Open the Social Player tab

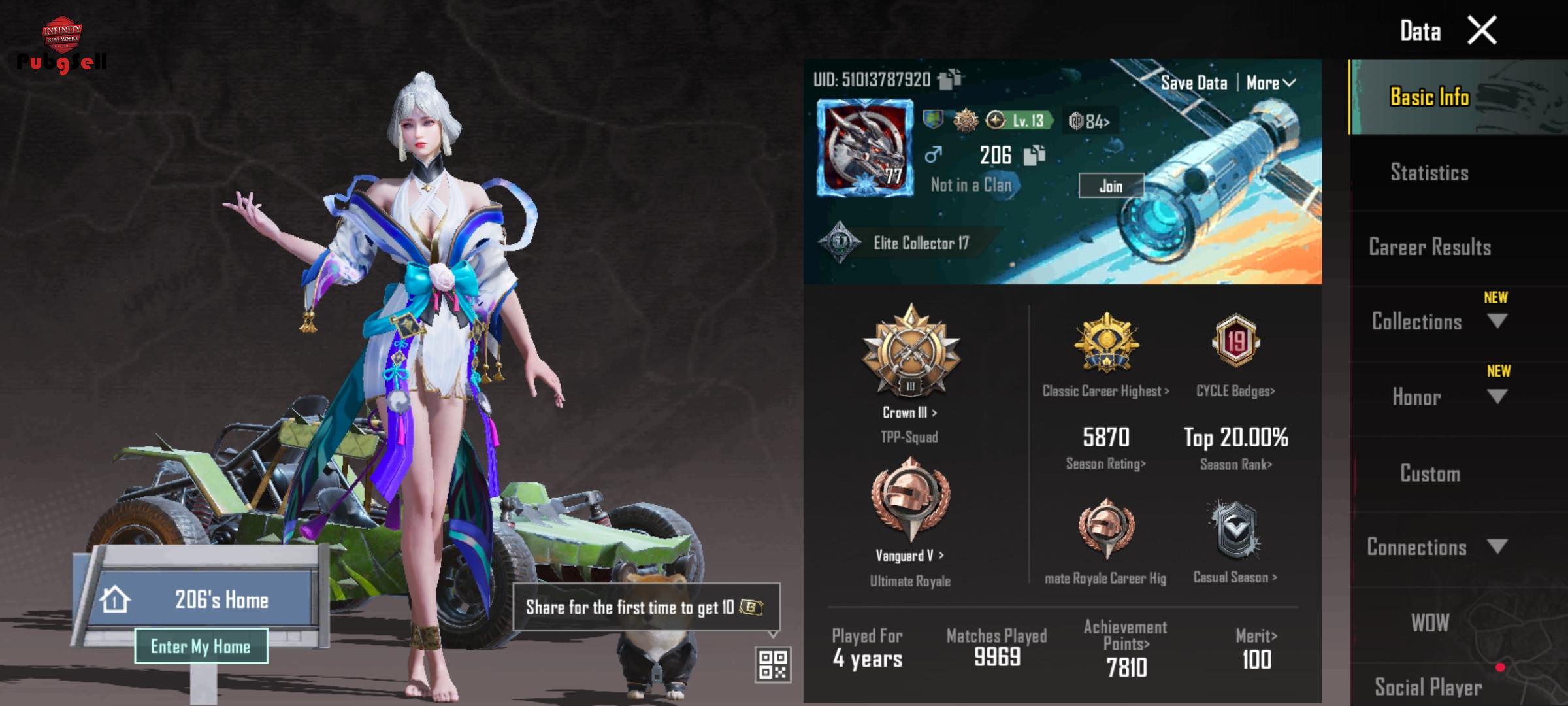click(x=1428, y=686)
